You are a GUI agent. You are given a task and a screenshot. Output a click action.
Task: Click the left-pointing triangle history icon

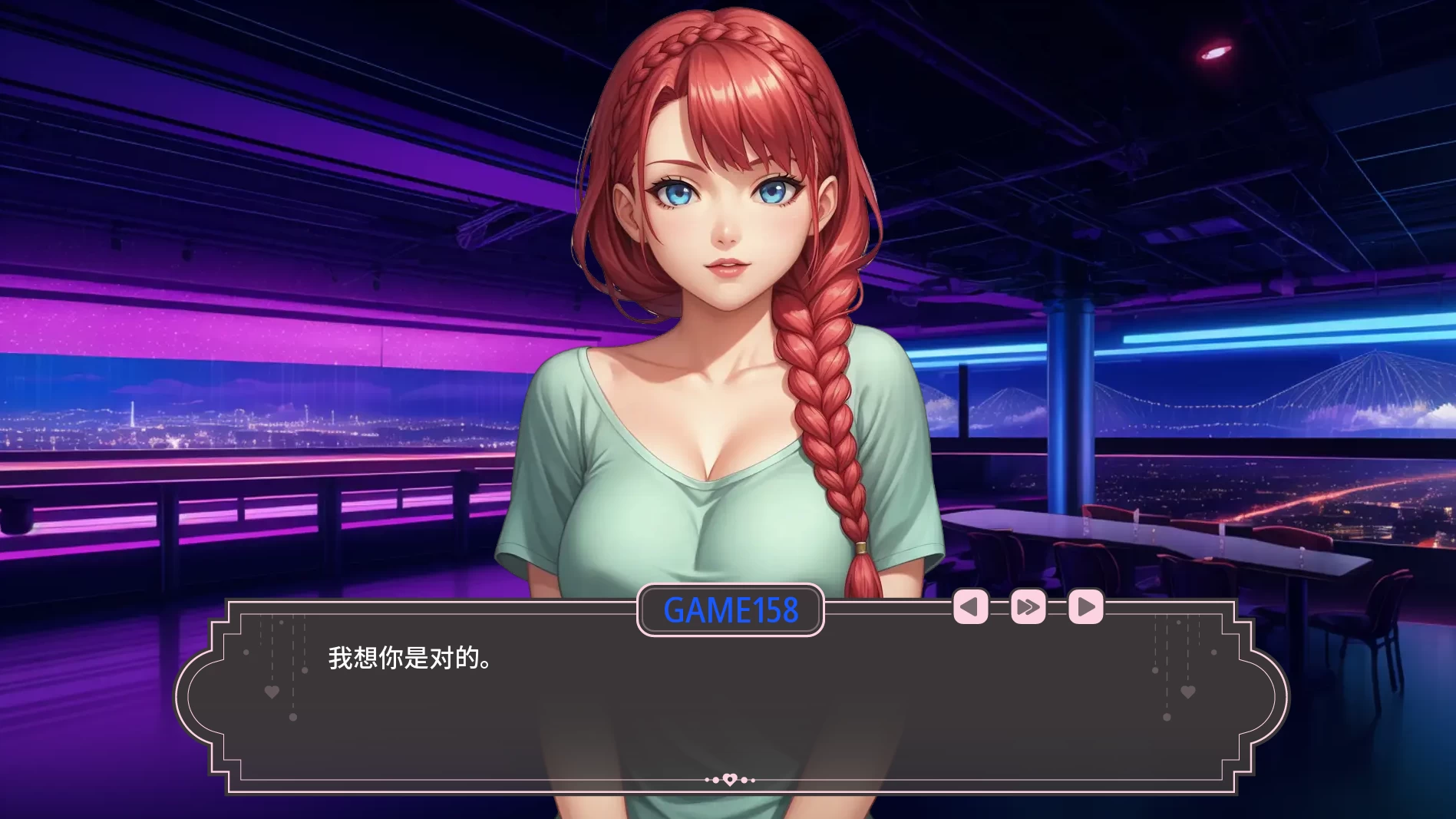[x=970, y=606]
